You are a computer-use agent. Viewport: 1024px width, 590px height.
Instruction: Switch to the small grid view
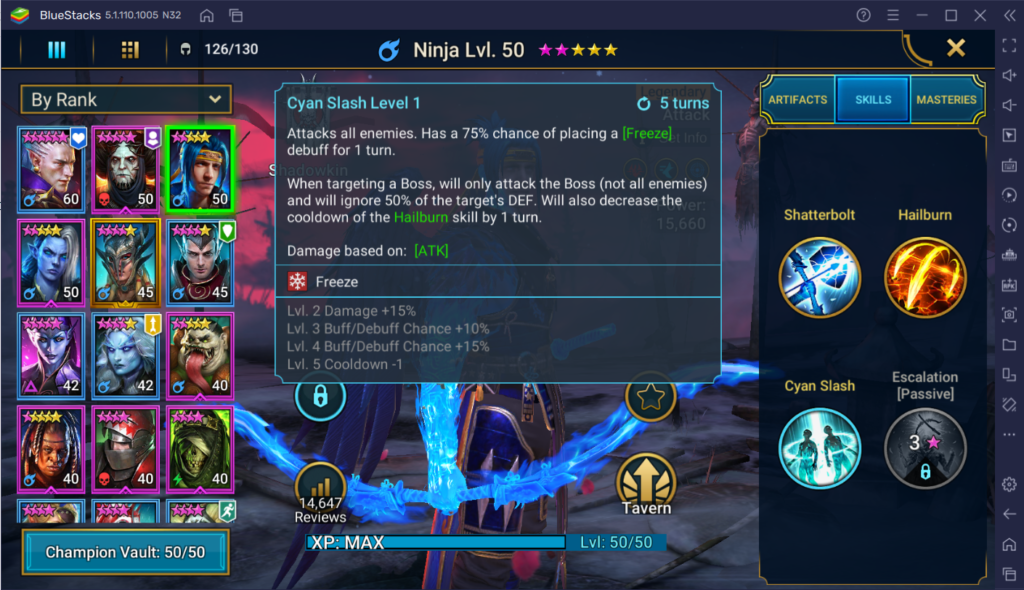click(x=130, y=50)
